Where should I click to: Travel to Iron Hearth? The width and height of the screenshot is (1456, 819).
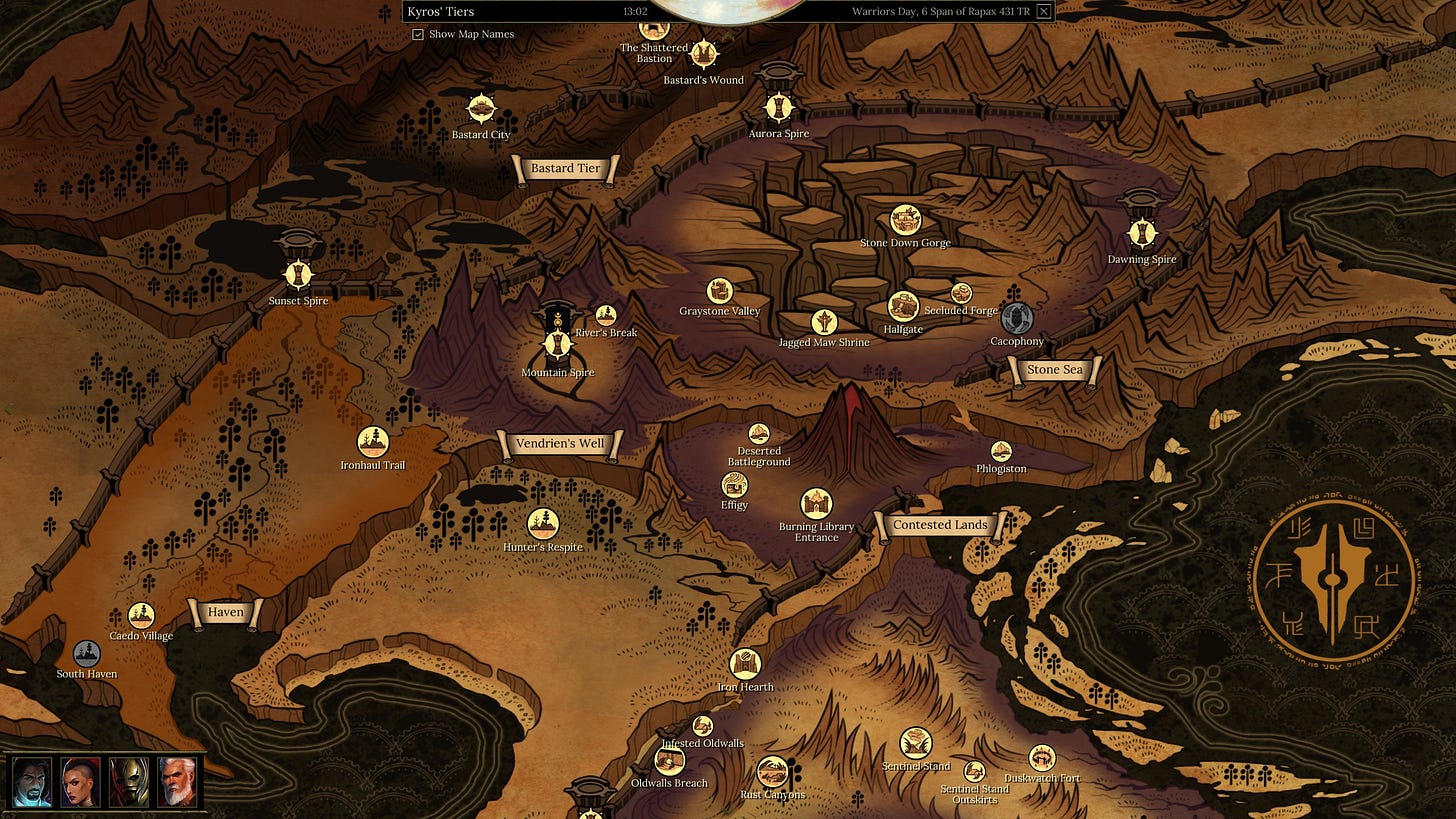745,663
